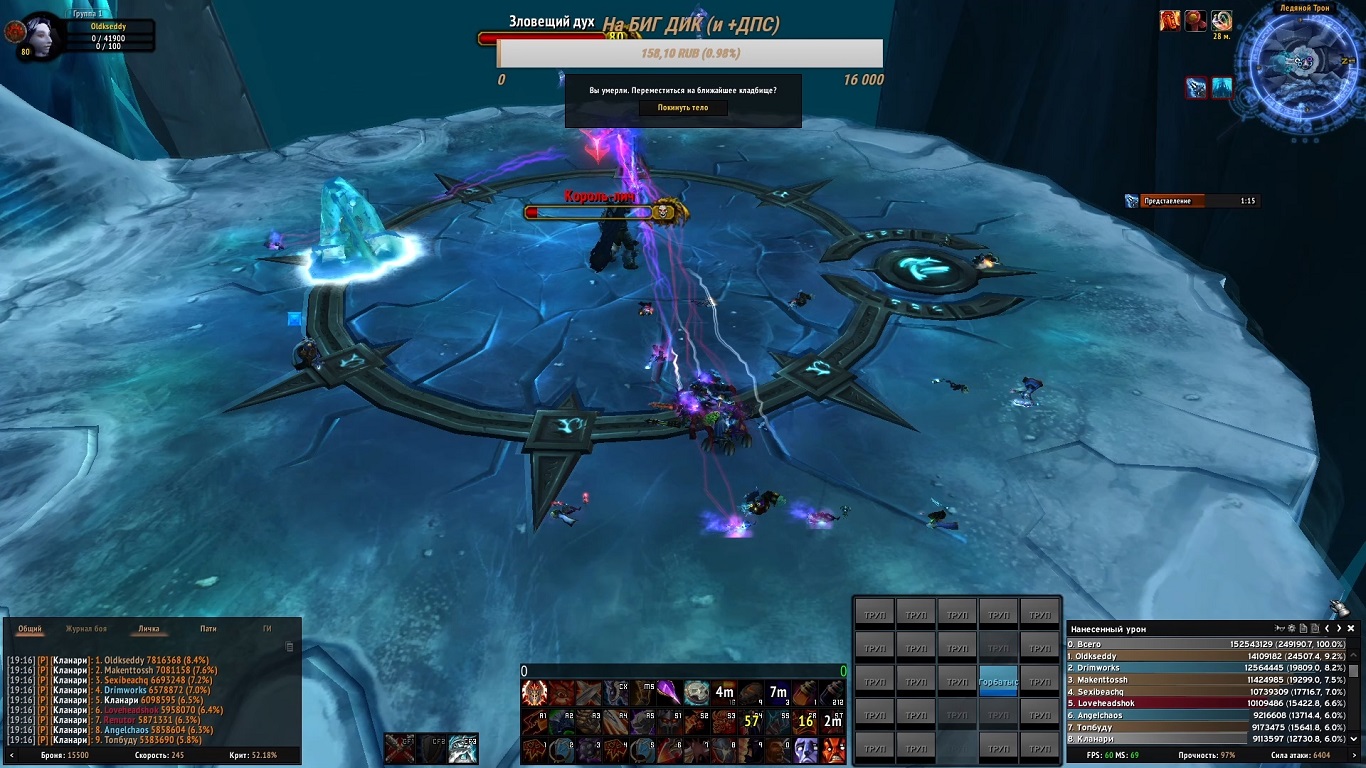Switch to the Общий chat tab
Image resolution: width=1366 pixels, height=768 pixels.
click(x=30, y=629)
